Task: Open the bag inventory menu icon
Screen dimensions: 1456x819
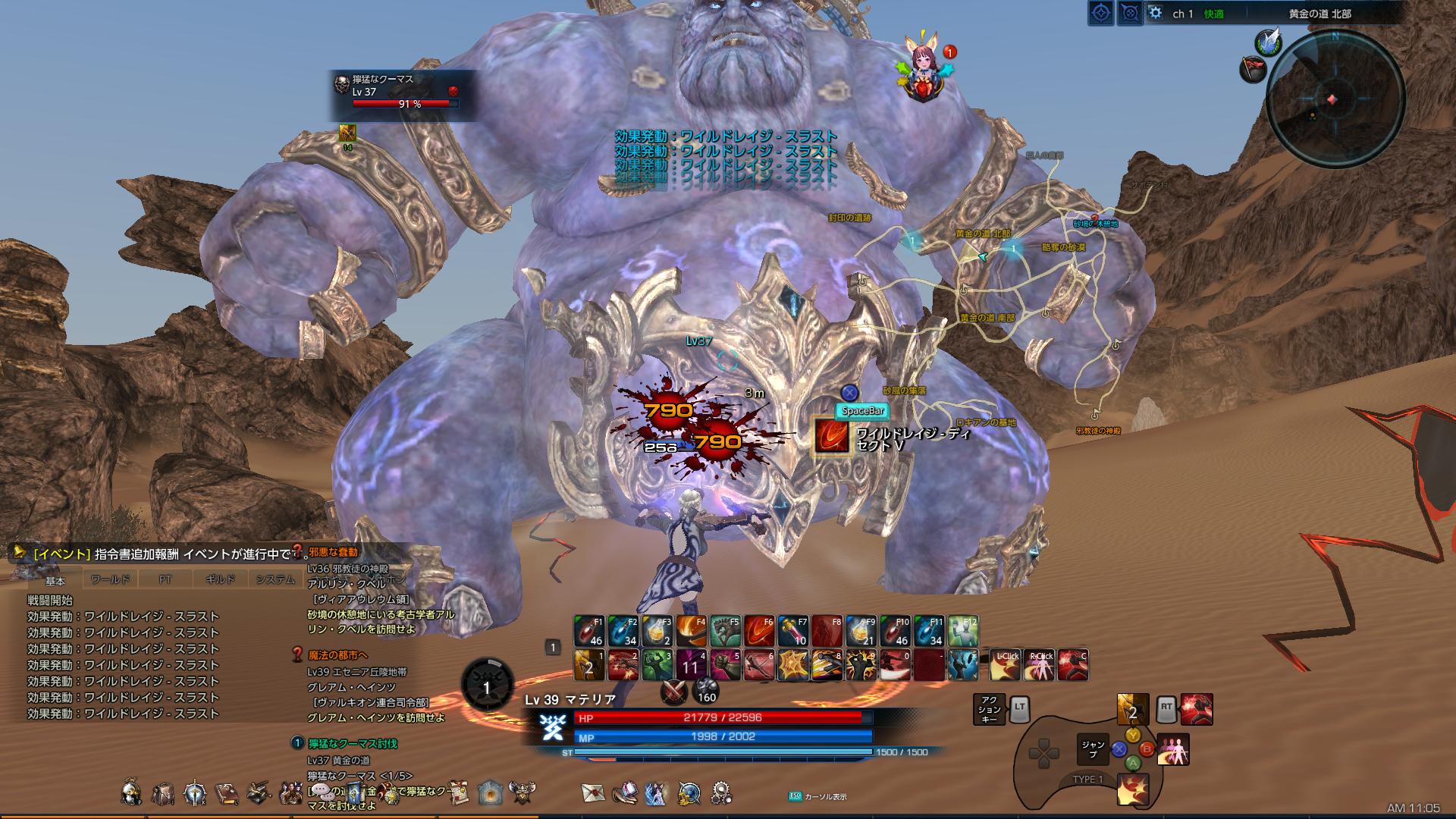Action: click(x=163, y=793)
